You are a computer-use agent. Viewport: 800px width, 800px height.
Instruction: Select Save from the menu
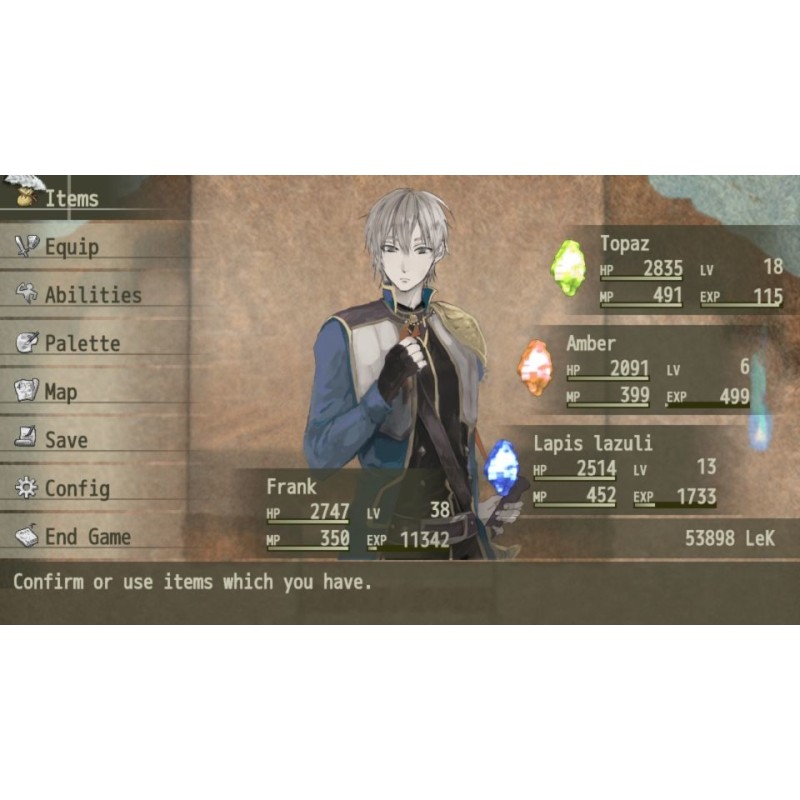click(x=66, y=440)
